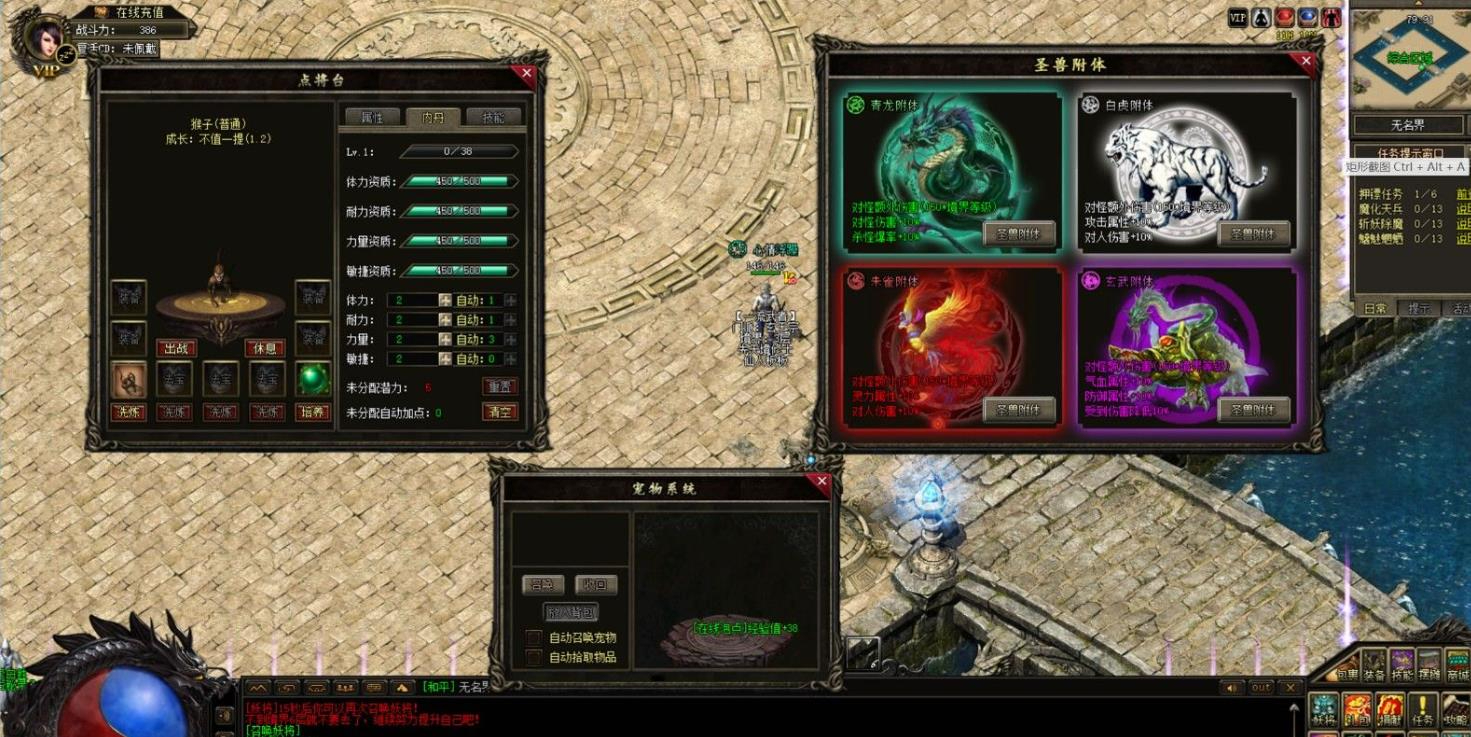Open the minimap

[x=1409, y=60]
